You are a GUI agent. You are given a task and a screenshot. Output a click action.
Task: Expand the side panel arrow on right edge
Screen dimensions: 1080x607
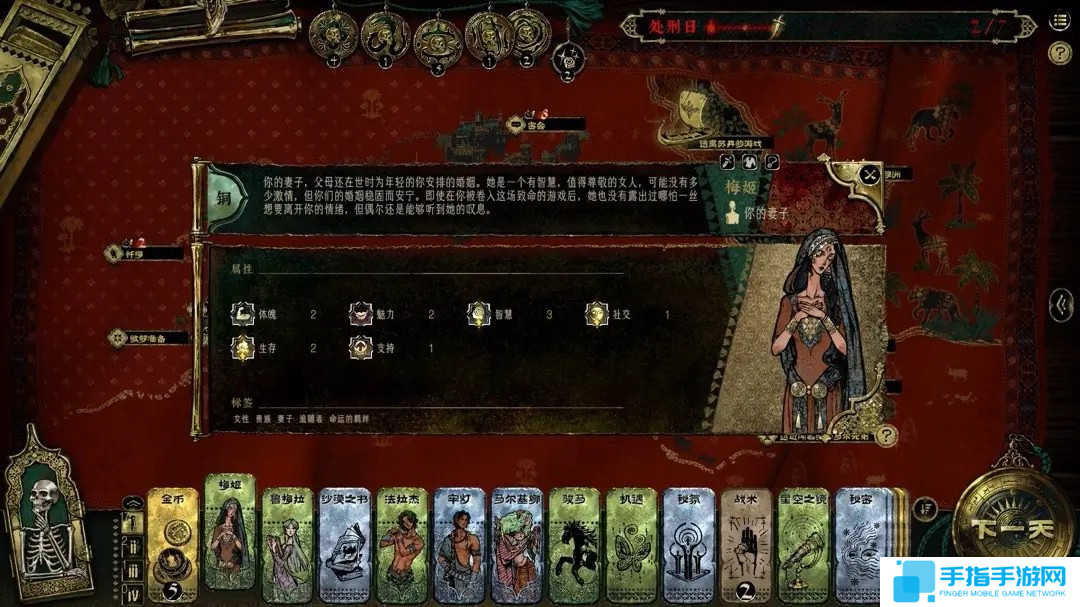pos(1061,305)
